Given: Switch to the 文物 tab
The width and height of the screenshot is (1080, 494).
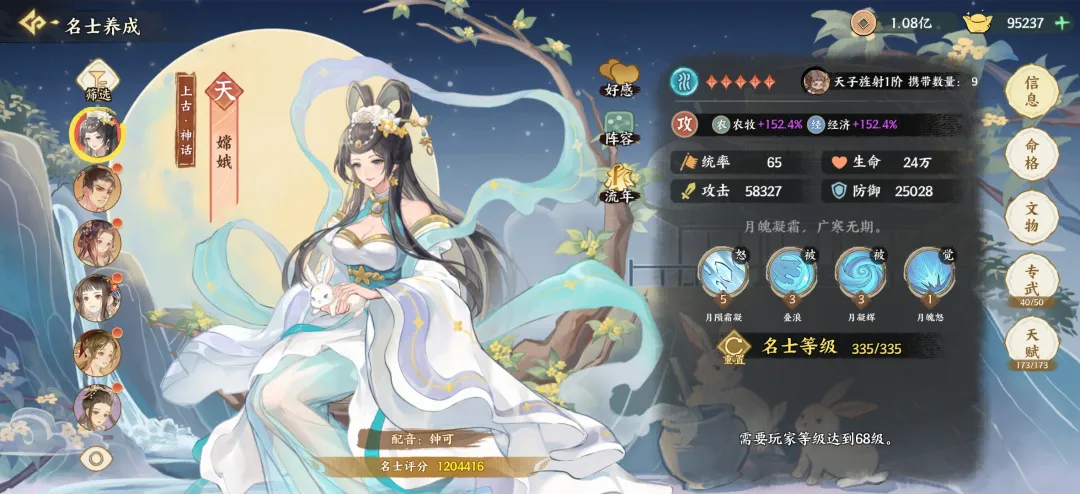Looking at the screenshot, I should click(x=1033, y=216).
